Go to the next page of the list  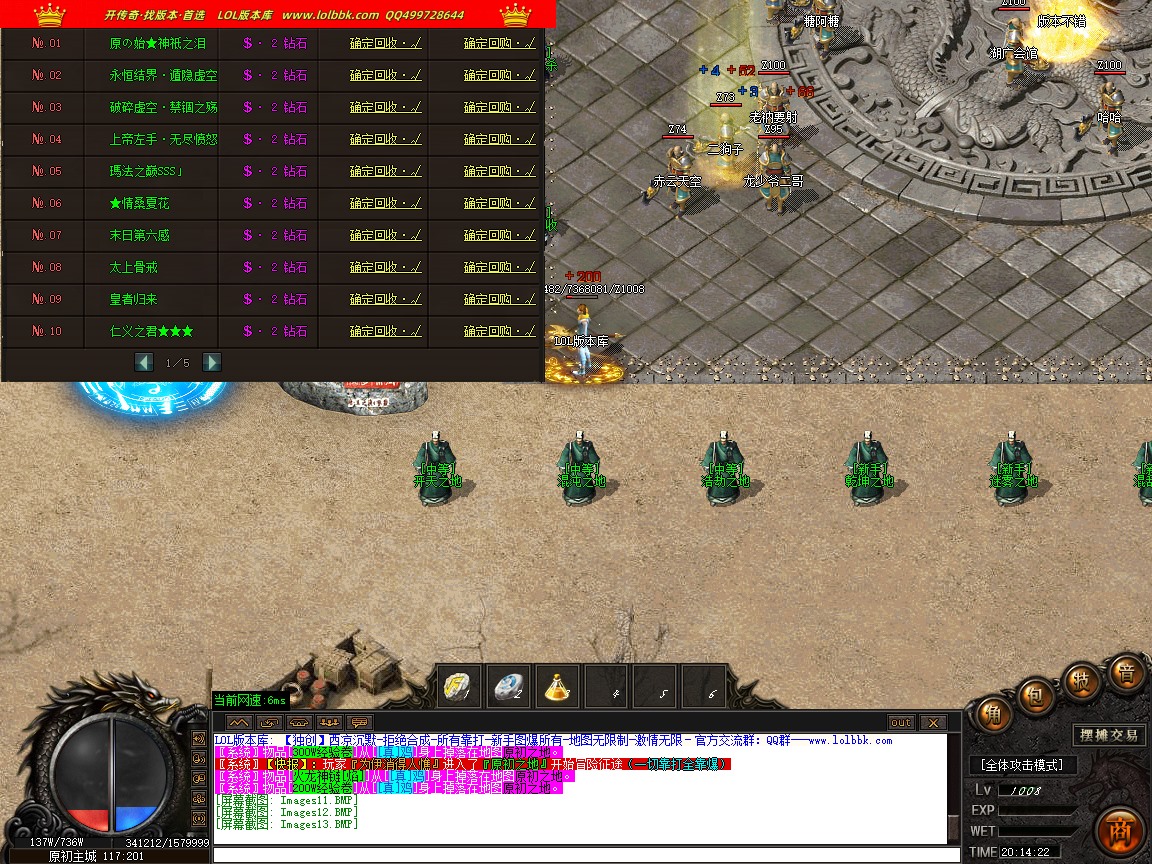(x=212, y=362)
